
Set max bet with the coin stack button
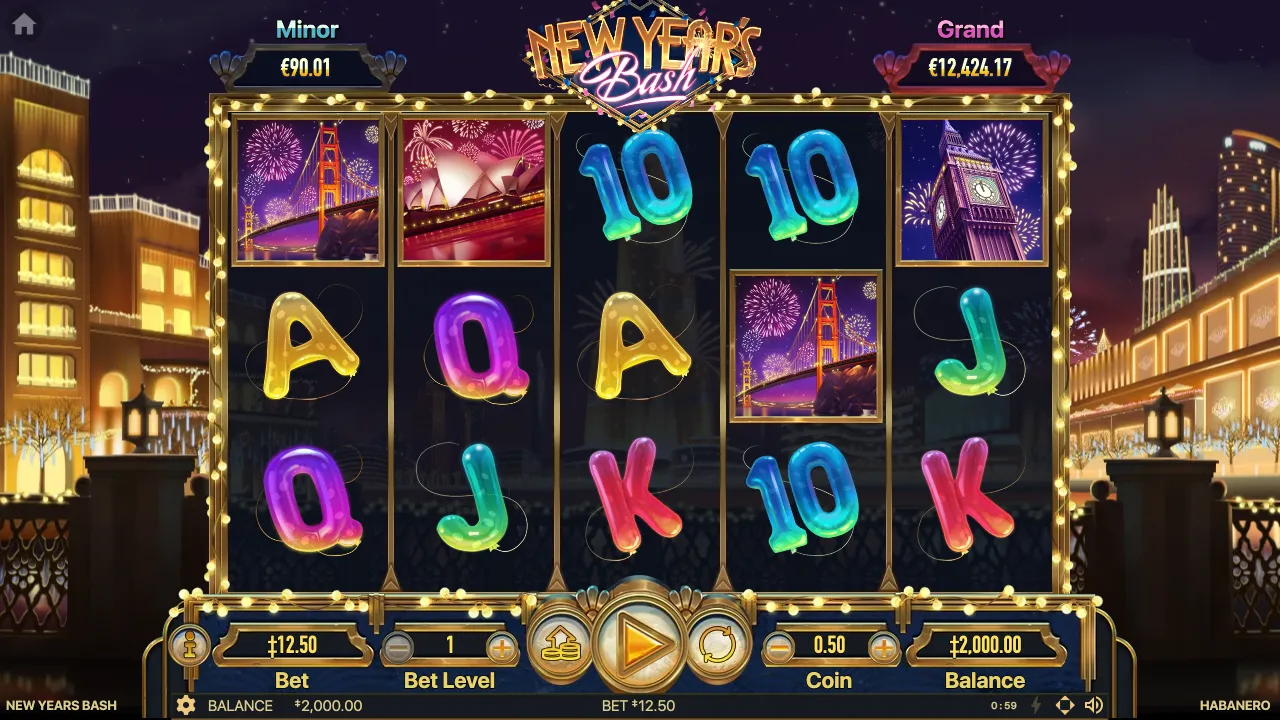[x=561, y=646]
